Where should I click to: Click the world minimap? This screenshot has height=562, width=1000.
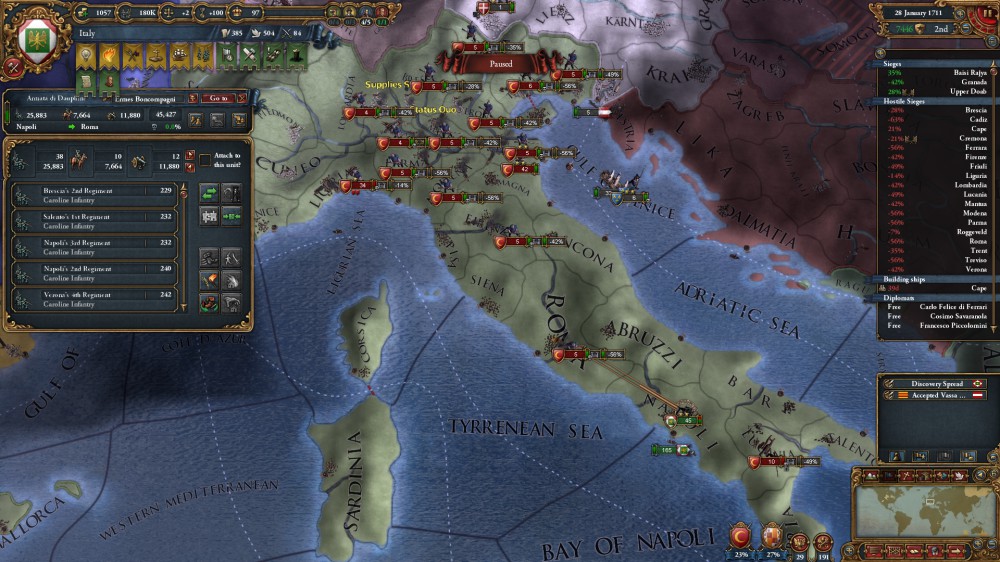coord(919,508)
